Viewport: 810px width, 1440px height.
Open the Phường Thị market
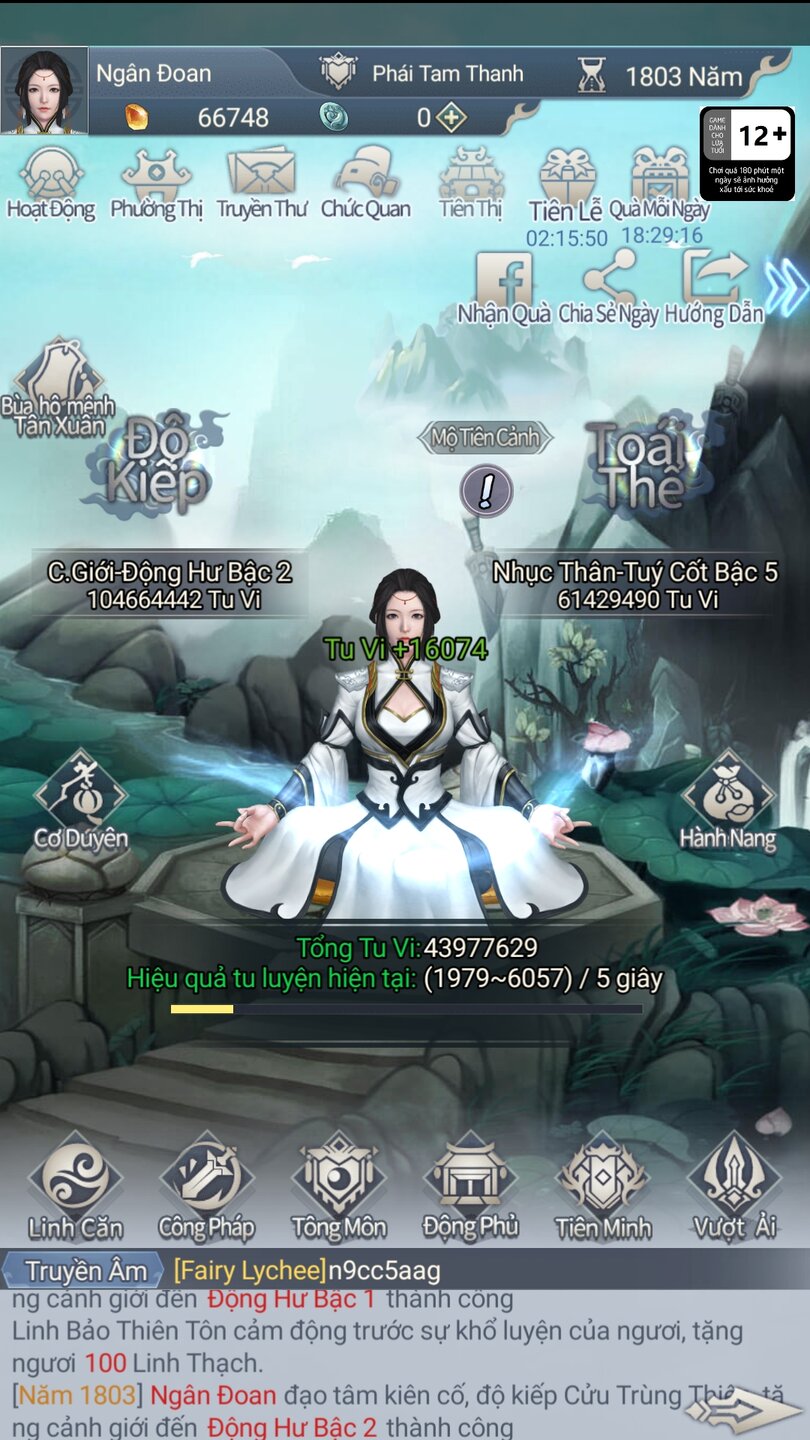[156, 183]
